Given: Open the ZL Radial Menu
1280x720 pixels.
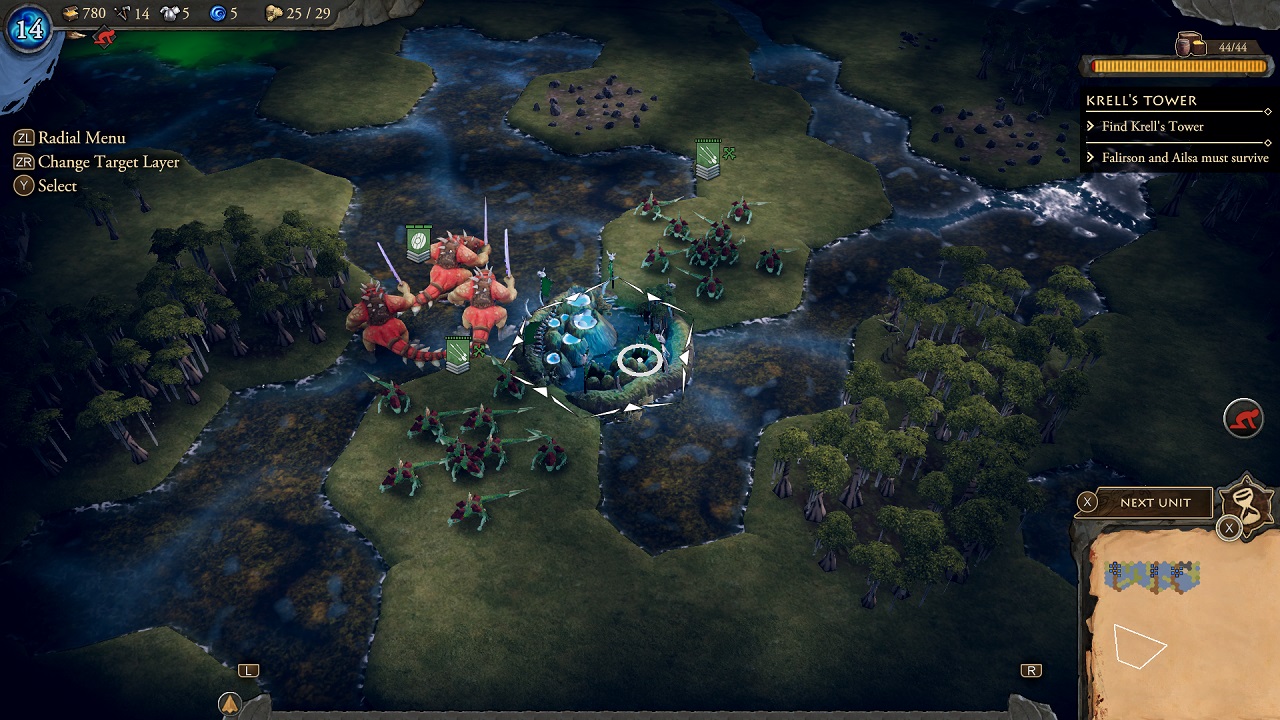Looking at the screenshot, I should [70, 137].
